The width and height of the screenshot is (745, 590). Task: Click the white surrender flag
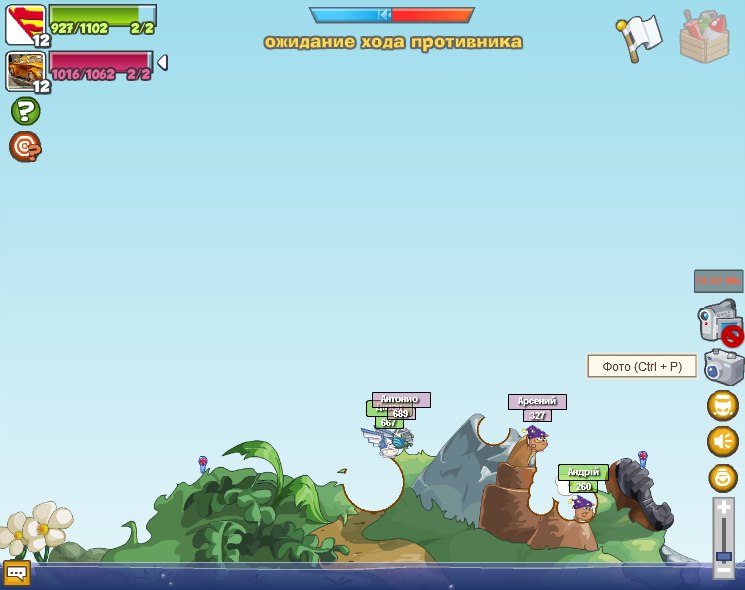pos(638,37)
